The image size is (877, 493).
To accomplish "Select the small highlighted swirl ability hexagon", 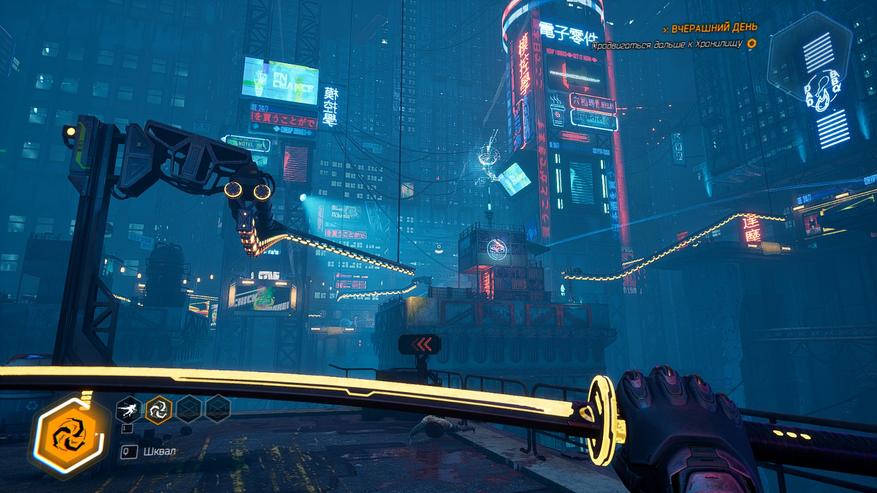I will 158,408.
